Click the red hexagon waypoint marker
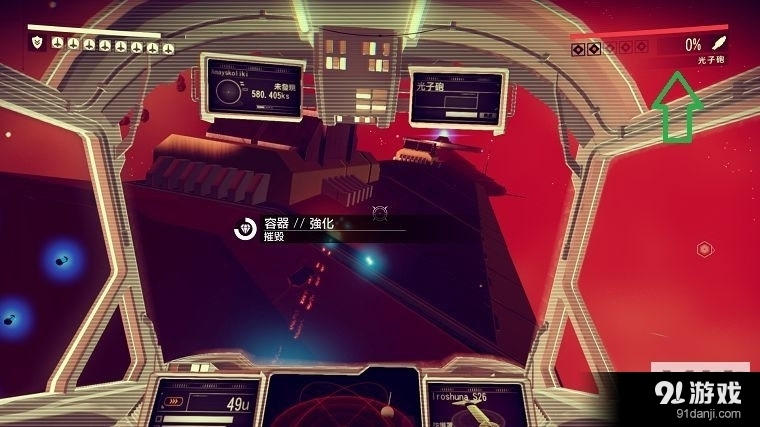This screenshot has height=427, width=760. click(x=704, y=248)
